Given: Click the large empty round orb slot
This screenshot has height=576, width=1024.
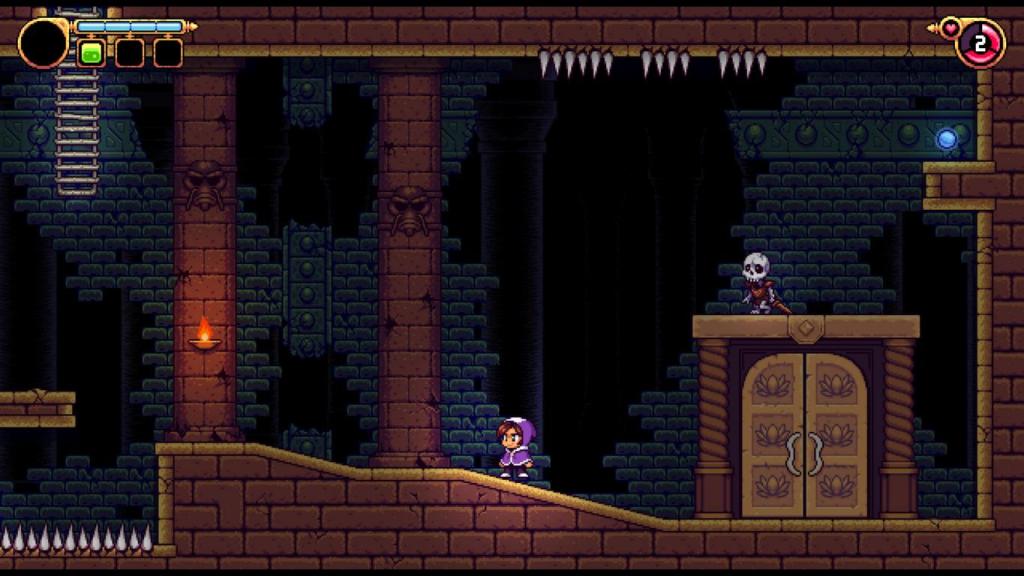Looking at the screenshot, I should pos(43,42).
